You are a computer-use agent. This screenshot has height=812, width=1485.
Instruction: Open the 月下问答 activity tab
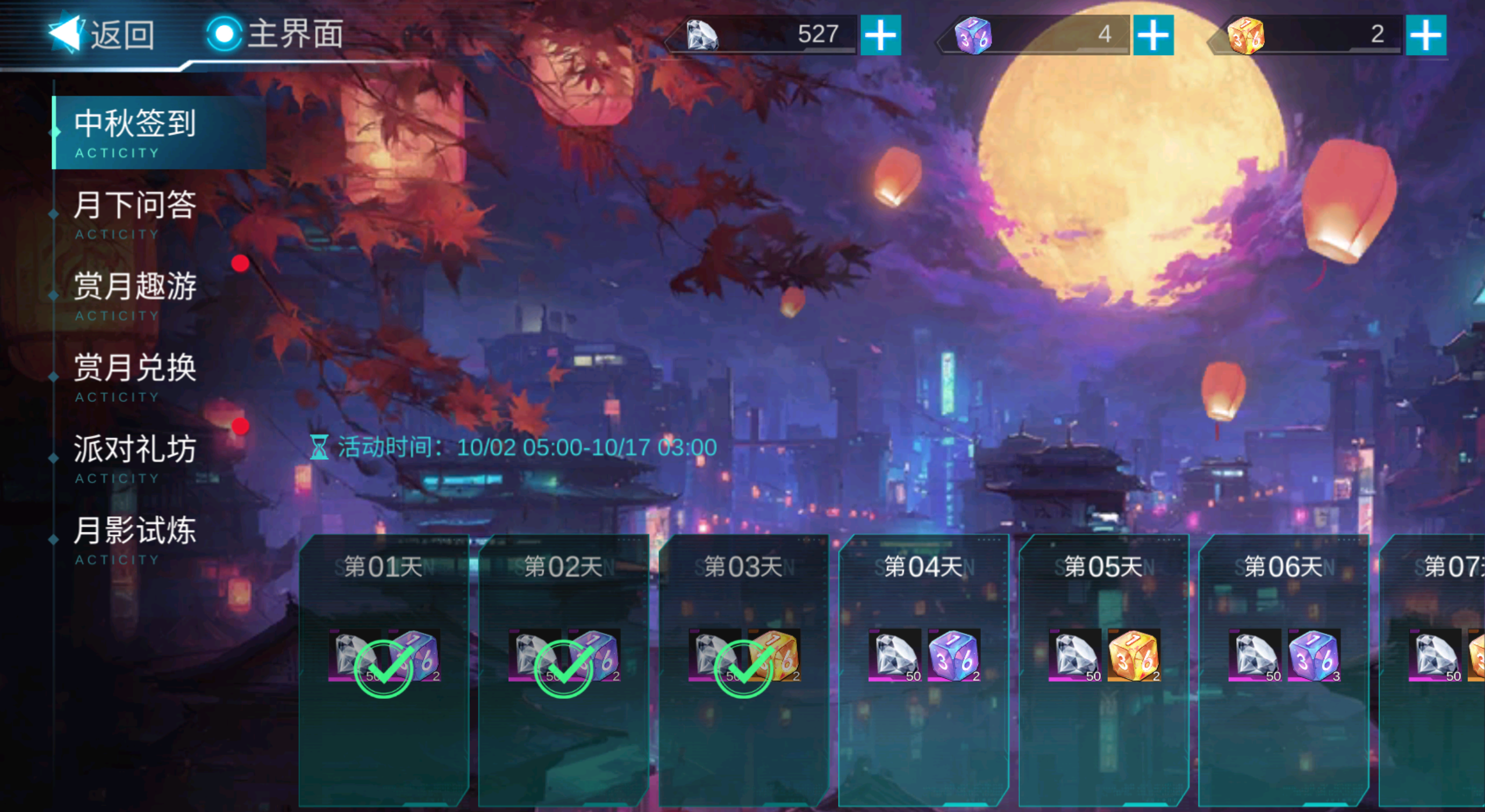coord(136,212)
